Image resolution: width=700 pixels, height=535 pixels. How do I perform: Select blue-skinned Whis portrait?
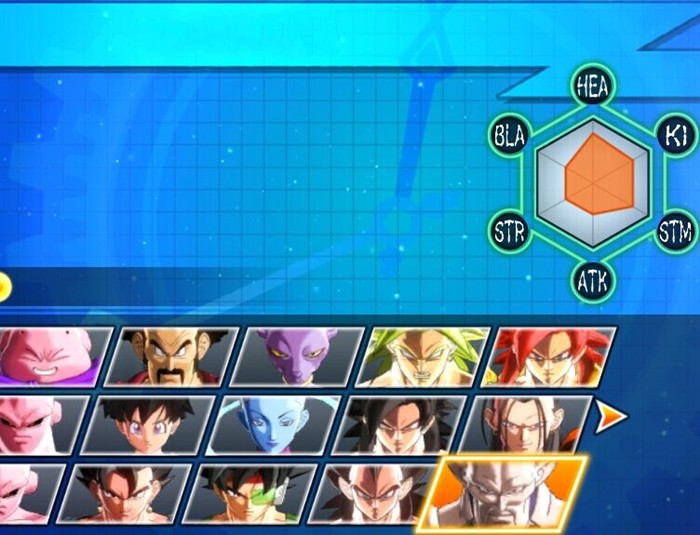(272, 425)
